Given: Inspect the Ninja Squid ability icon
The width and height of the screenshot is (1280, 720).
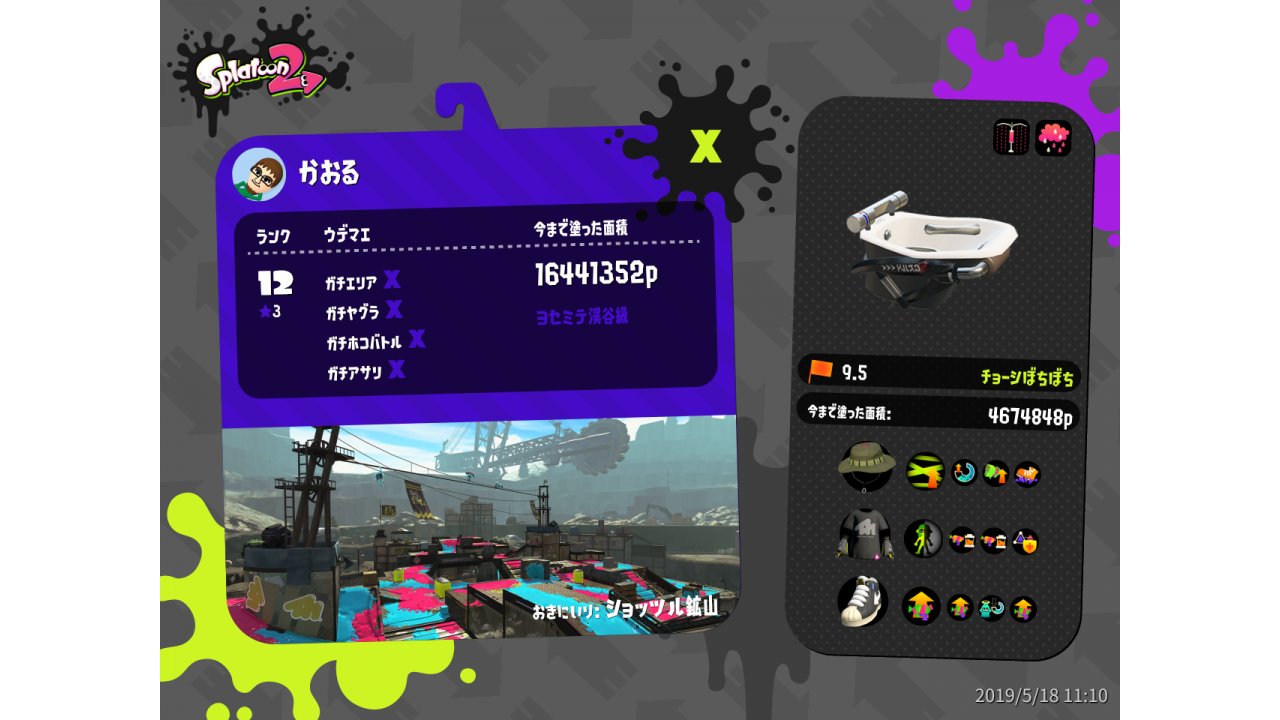Looking at the screenshot, I should [x=923, y=539].
